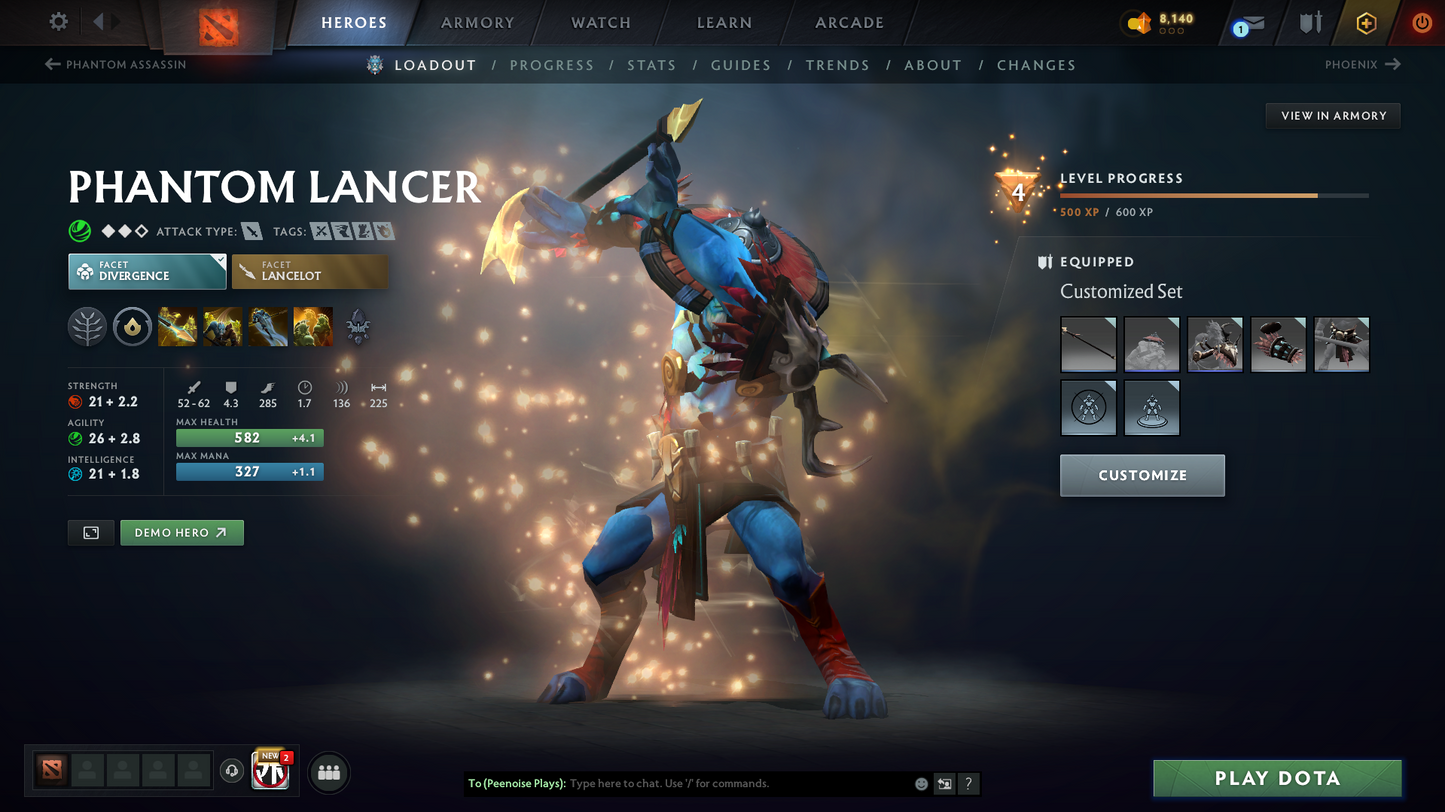This screenshot has width=1445, height=812.
Task: Select the Spirit Lance ability icon
Action: click(x=178, y=327)
